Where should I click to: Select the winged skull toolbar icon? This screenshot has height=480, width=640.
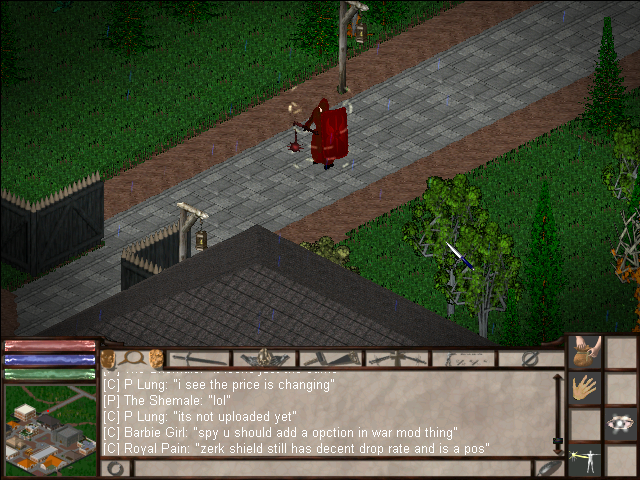tap(264, 358)
